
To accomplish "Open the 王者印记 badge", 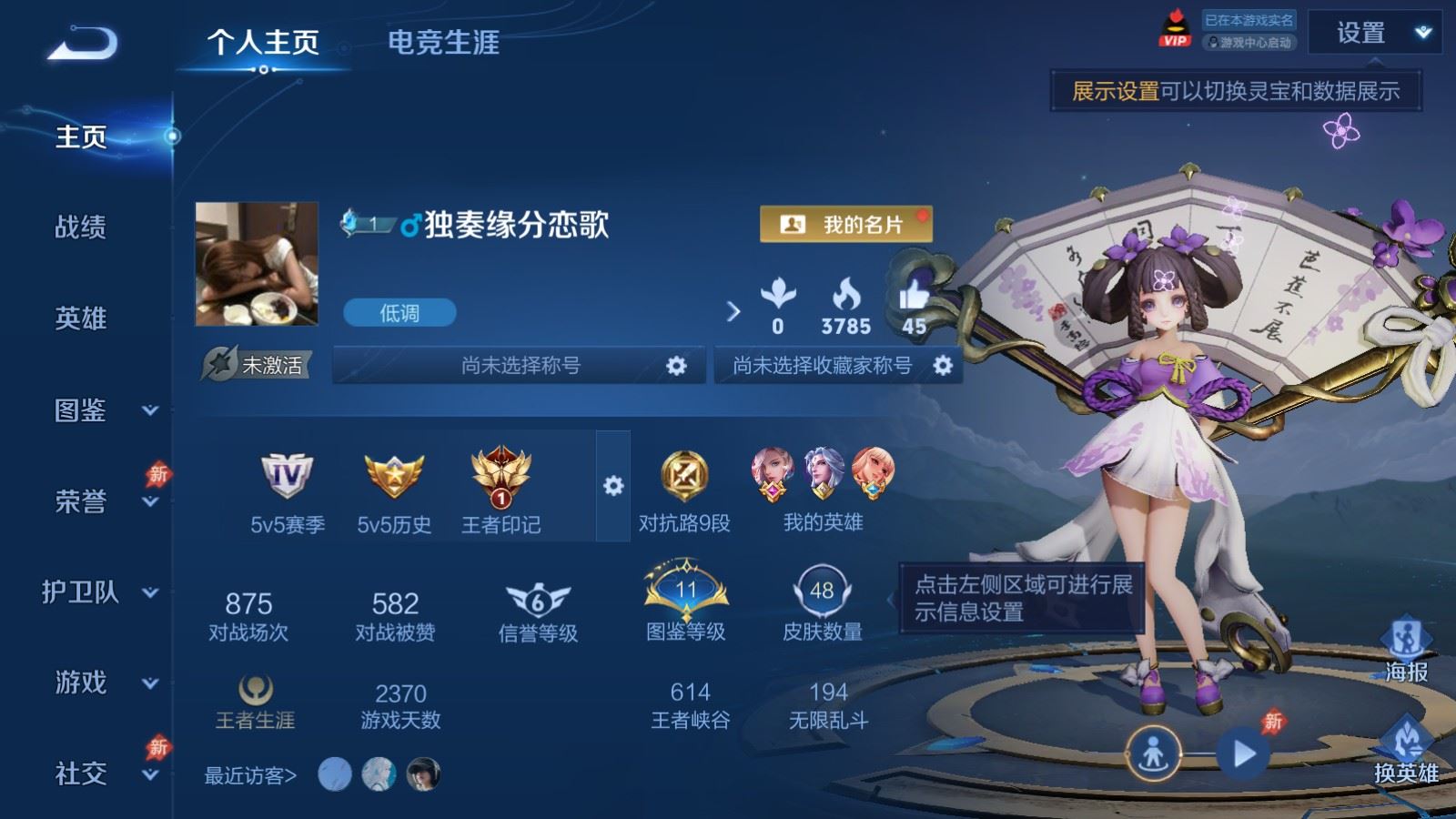I will [500, 491].
